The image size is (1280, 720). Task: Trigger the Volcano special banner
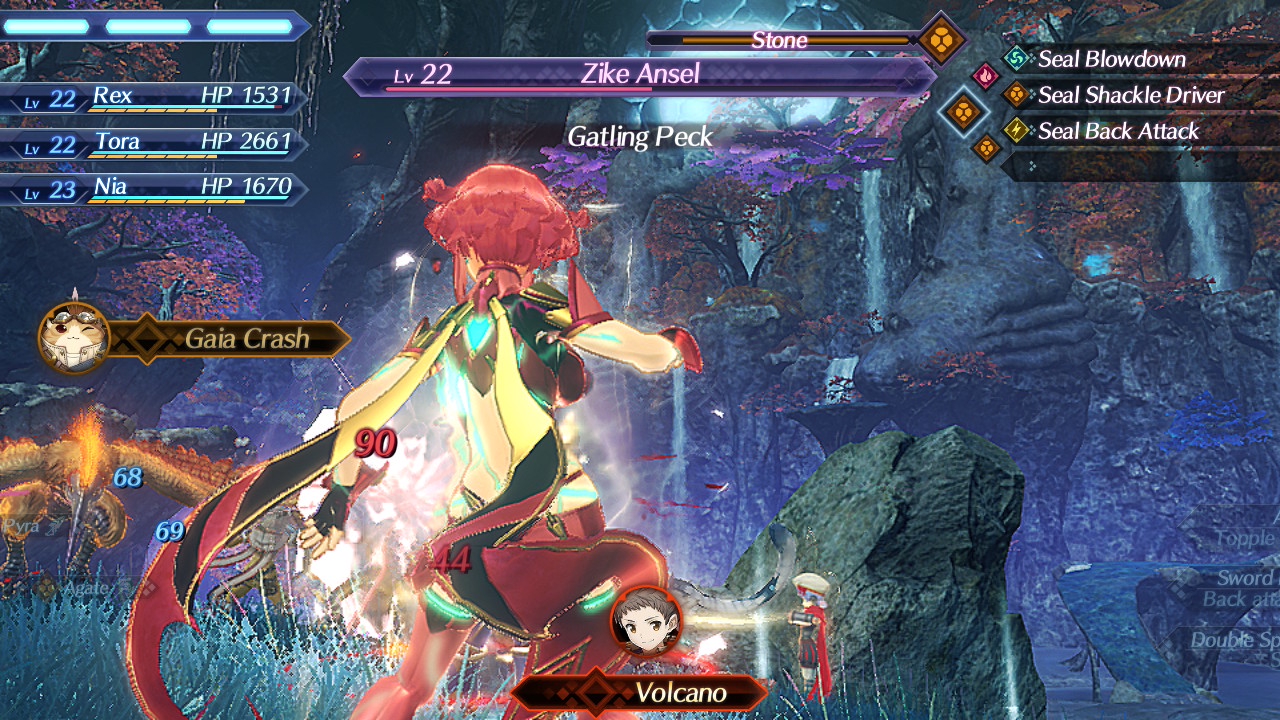pyautogui.click(x=680, y=692)
